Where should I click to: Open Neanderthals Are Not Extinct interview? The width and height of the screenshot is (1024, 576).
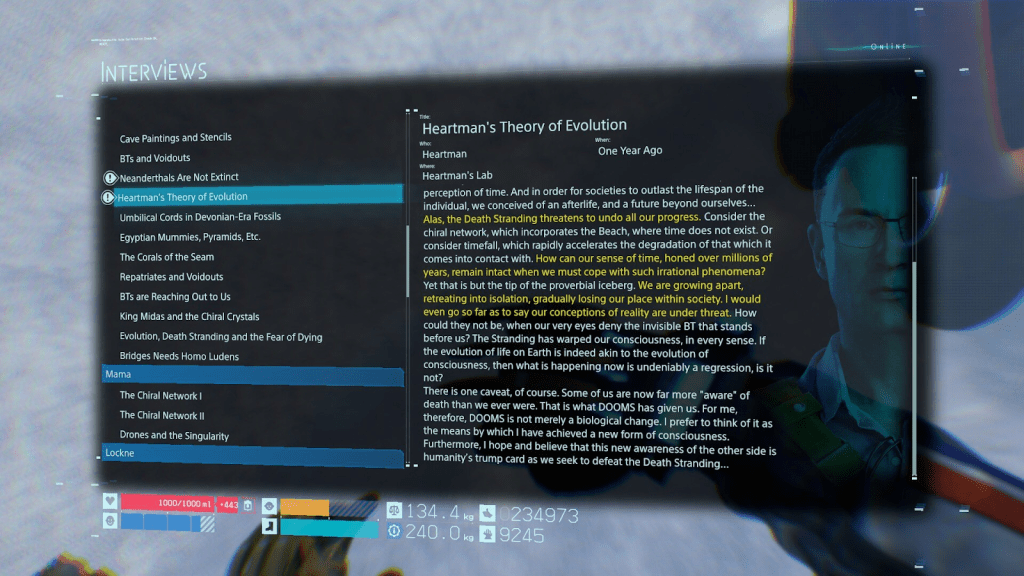coord(179,177)
